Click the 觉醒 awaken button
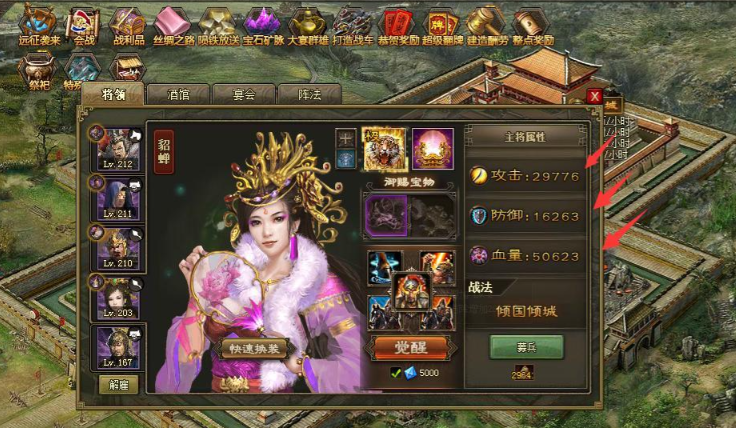The image size is (736, 428). coord(410,349)
